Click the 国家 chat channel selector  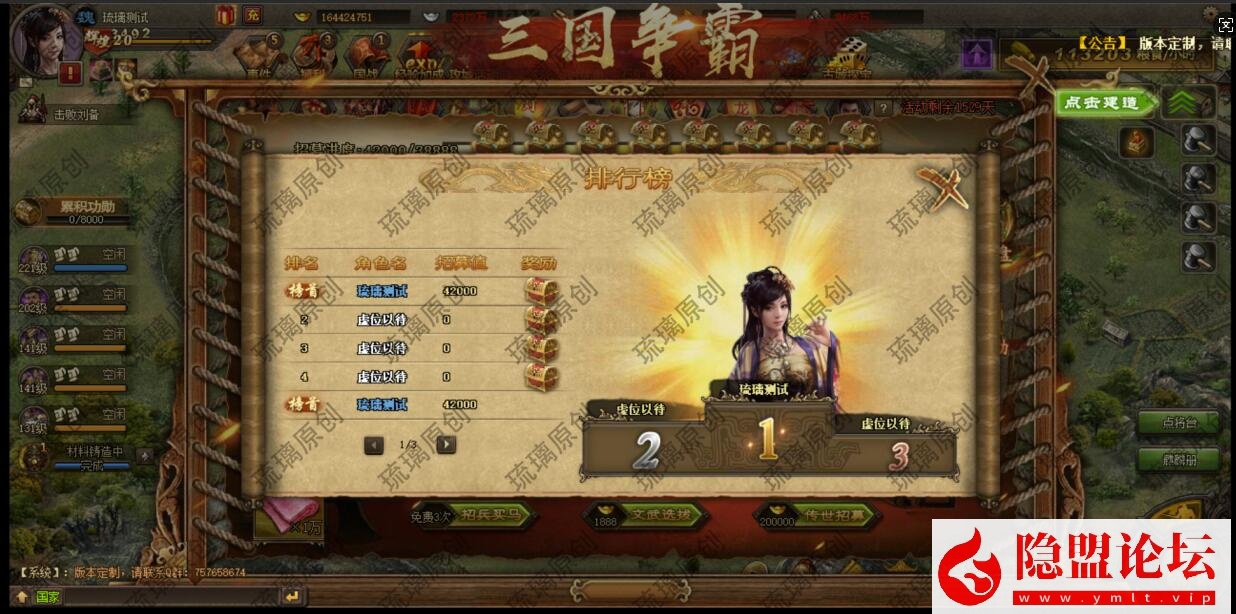(47, 597)
